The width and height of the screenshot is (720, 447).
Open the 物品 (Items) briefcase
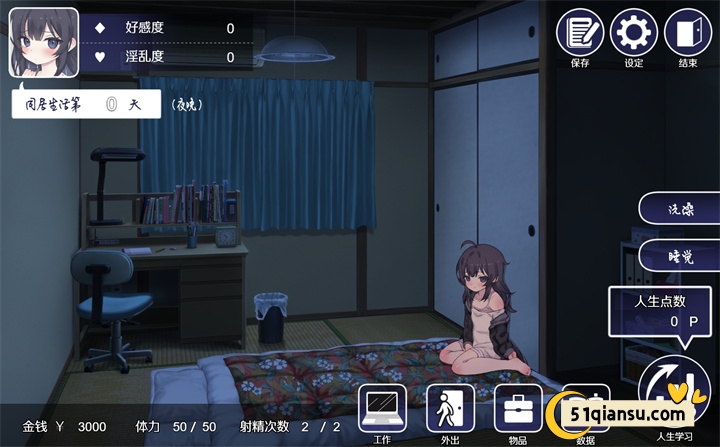tap(518, 408)
